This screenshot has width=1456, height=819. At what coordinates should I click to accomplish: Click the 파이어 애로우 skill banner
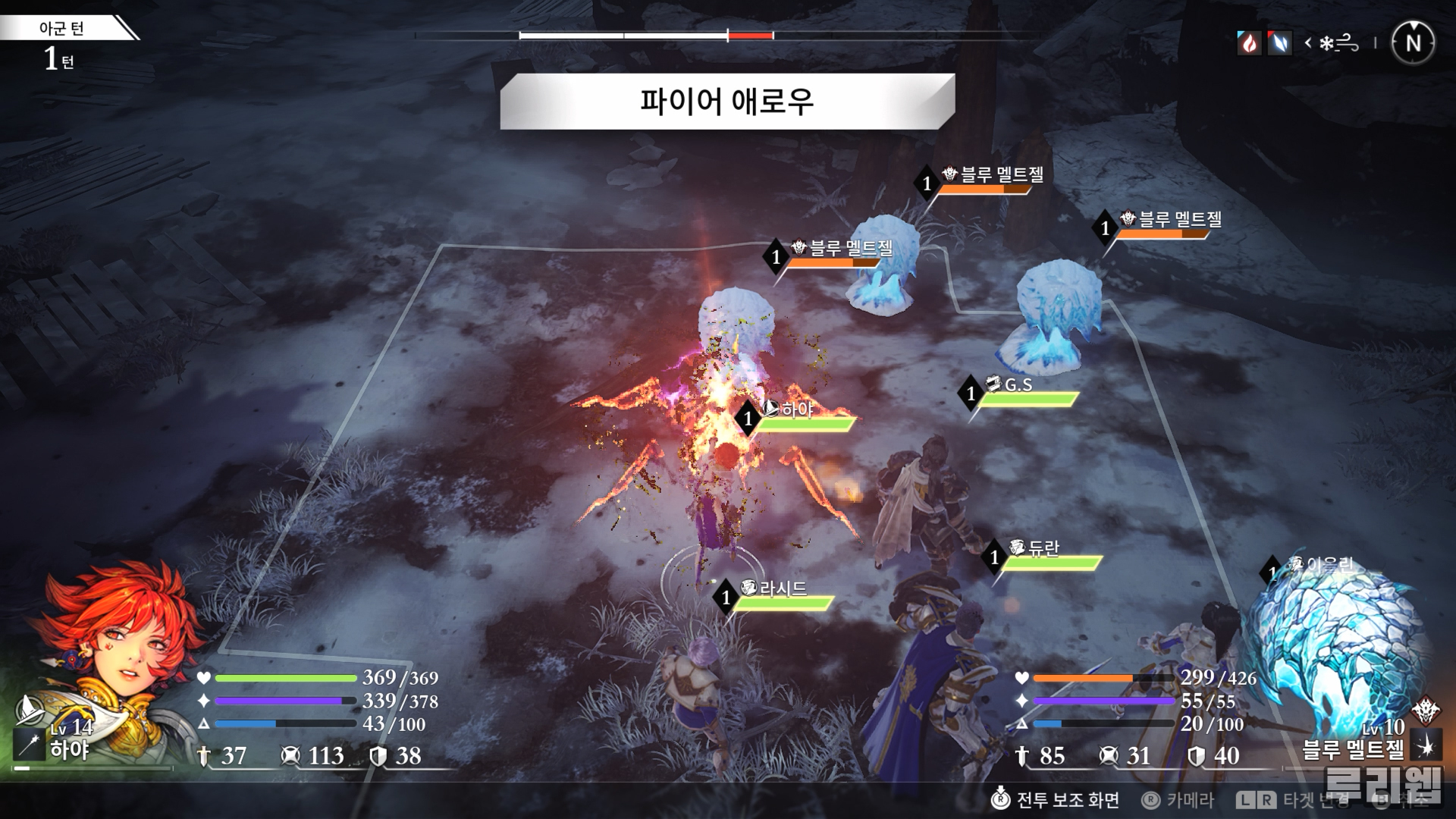point(726,102)
